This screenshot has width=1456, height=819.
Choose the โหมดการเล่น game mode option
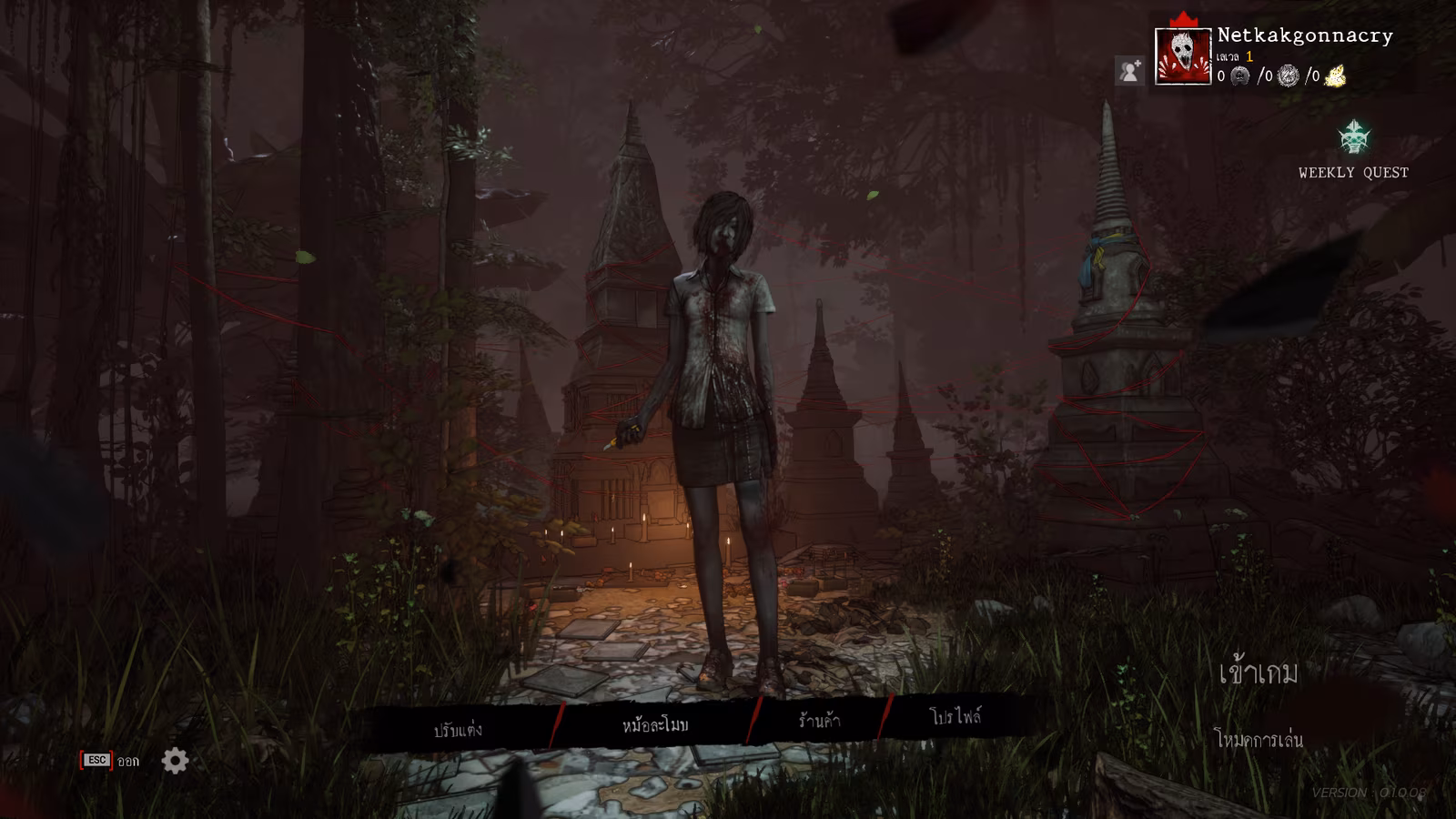(1259, 739)
